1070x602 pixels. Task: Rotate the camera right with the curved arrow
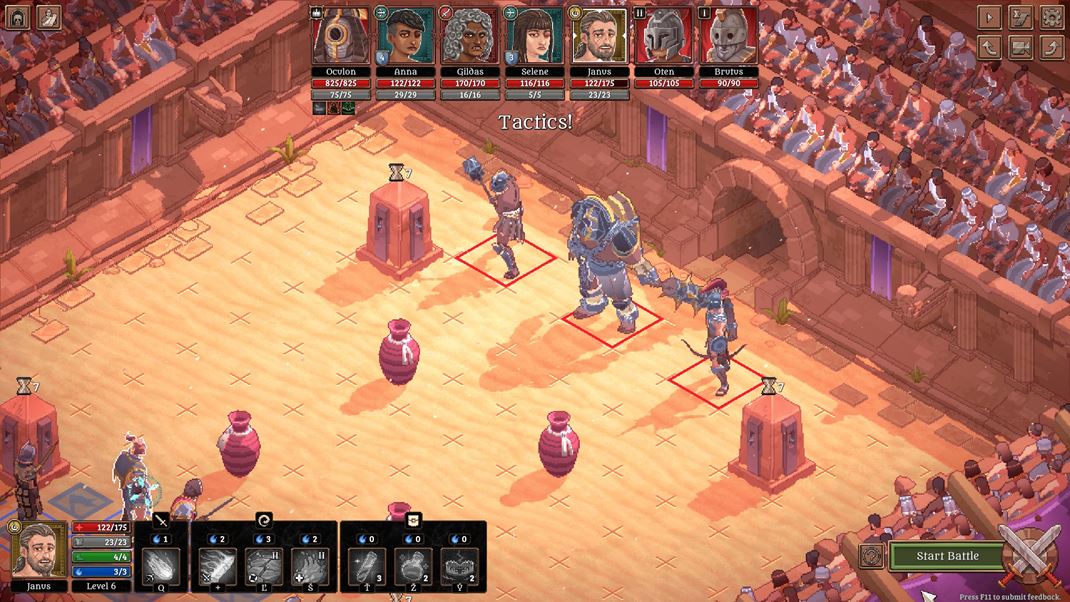point(1051,47)
